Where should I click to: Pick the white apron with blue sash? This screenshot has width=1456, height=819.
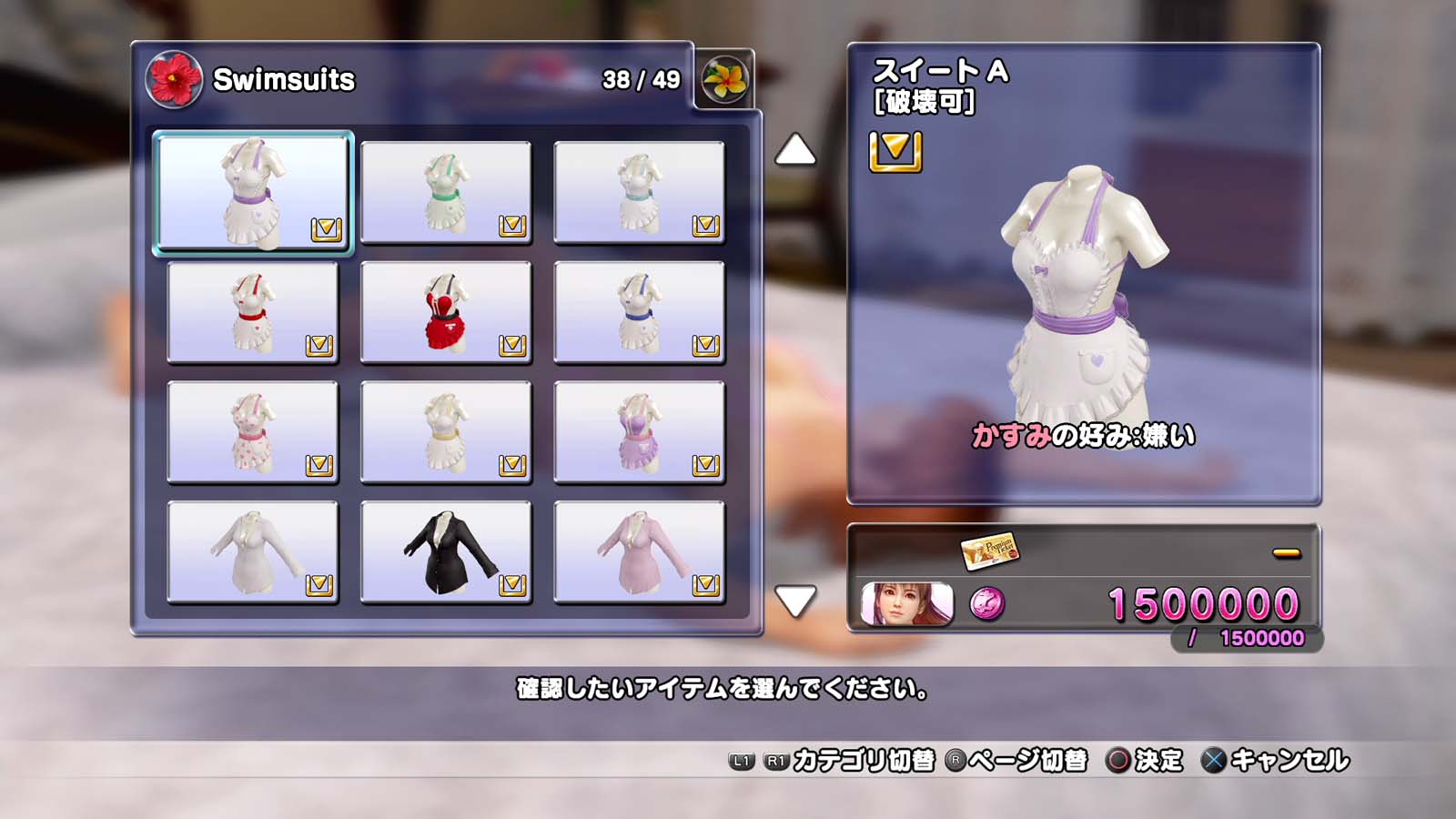tap(639, 312)
